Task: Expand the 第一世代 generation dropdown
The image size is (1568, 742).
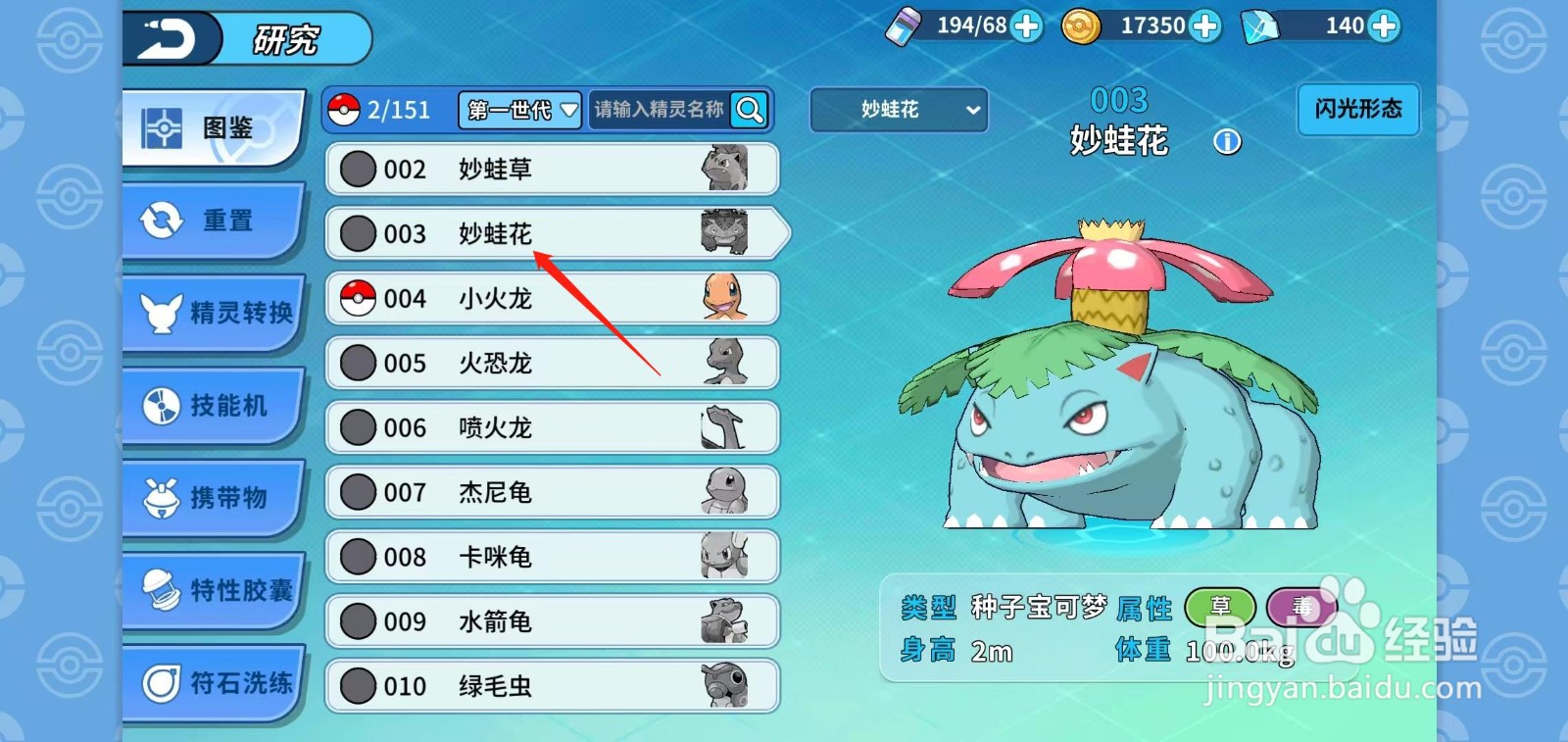Action: coord(518,111)
